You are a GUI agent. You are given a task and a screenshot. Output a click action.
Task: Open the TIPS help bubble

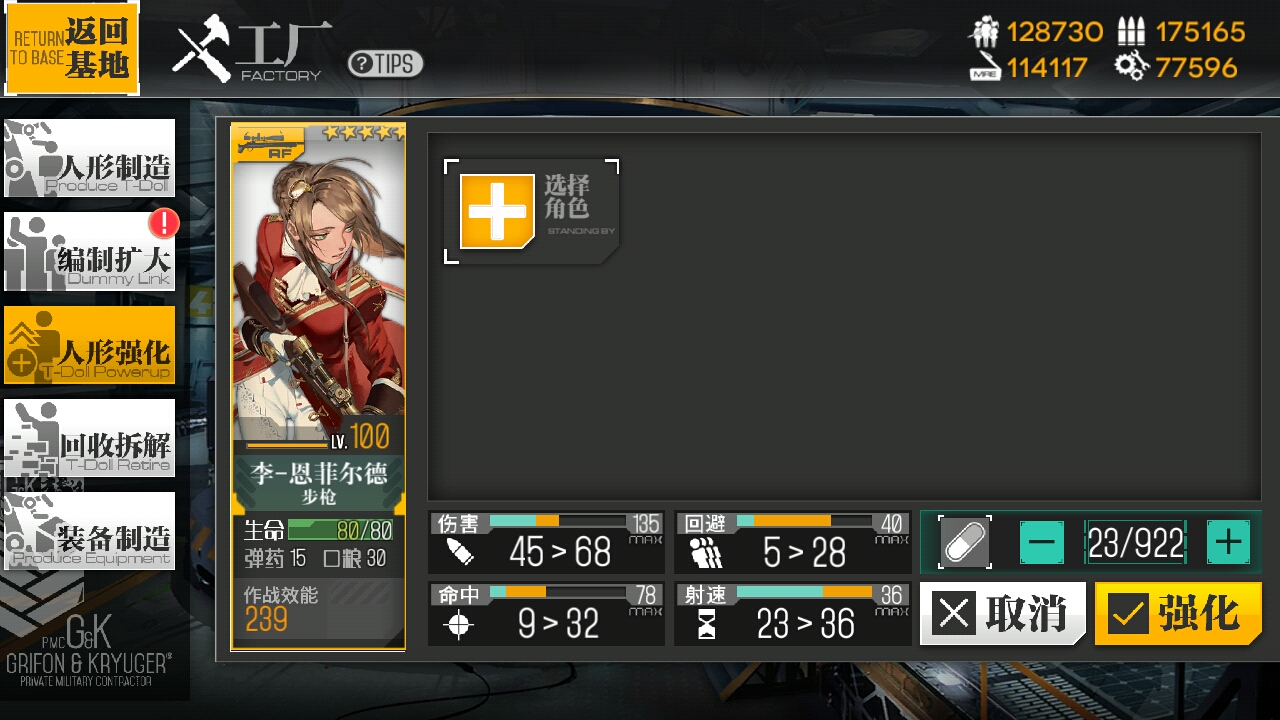point(385,64)
